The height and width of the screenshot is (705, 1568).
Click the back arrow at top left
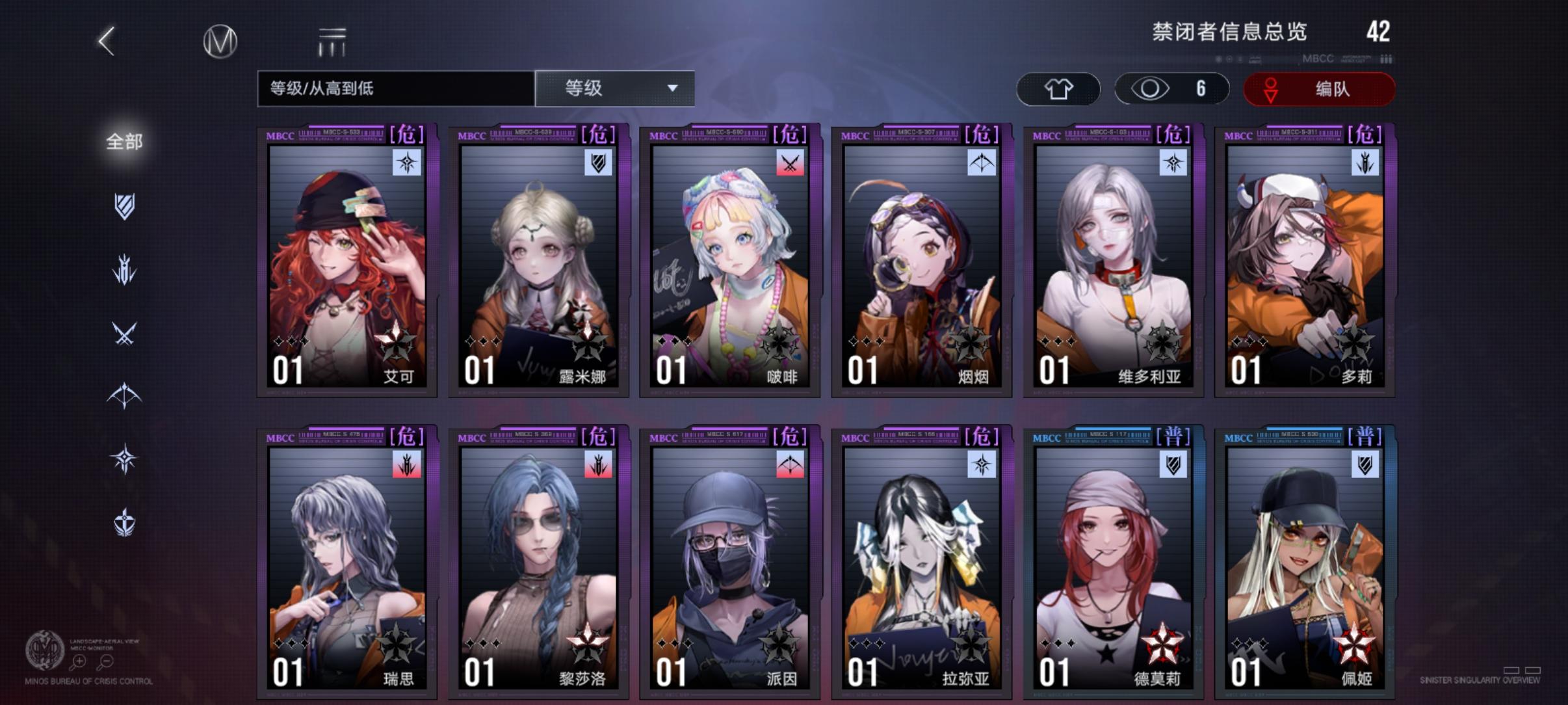click(106, 40)
